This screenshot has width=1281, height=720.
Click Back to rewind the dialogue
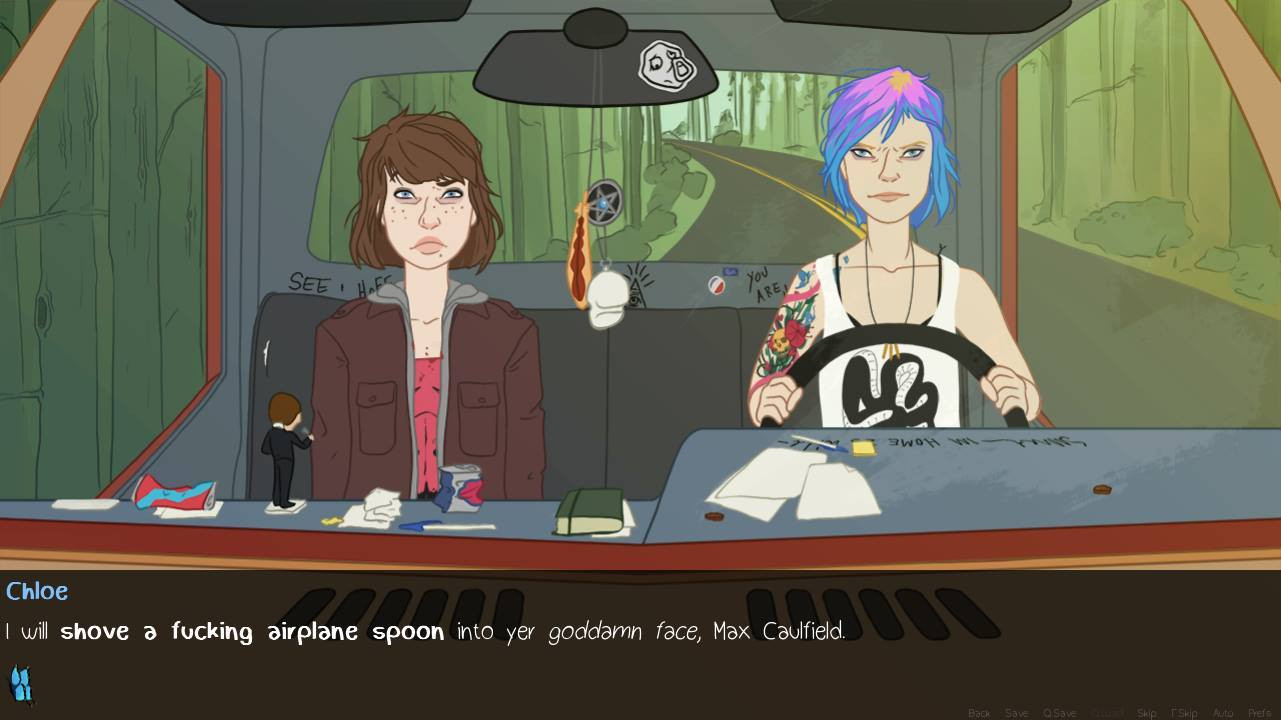979,712
